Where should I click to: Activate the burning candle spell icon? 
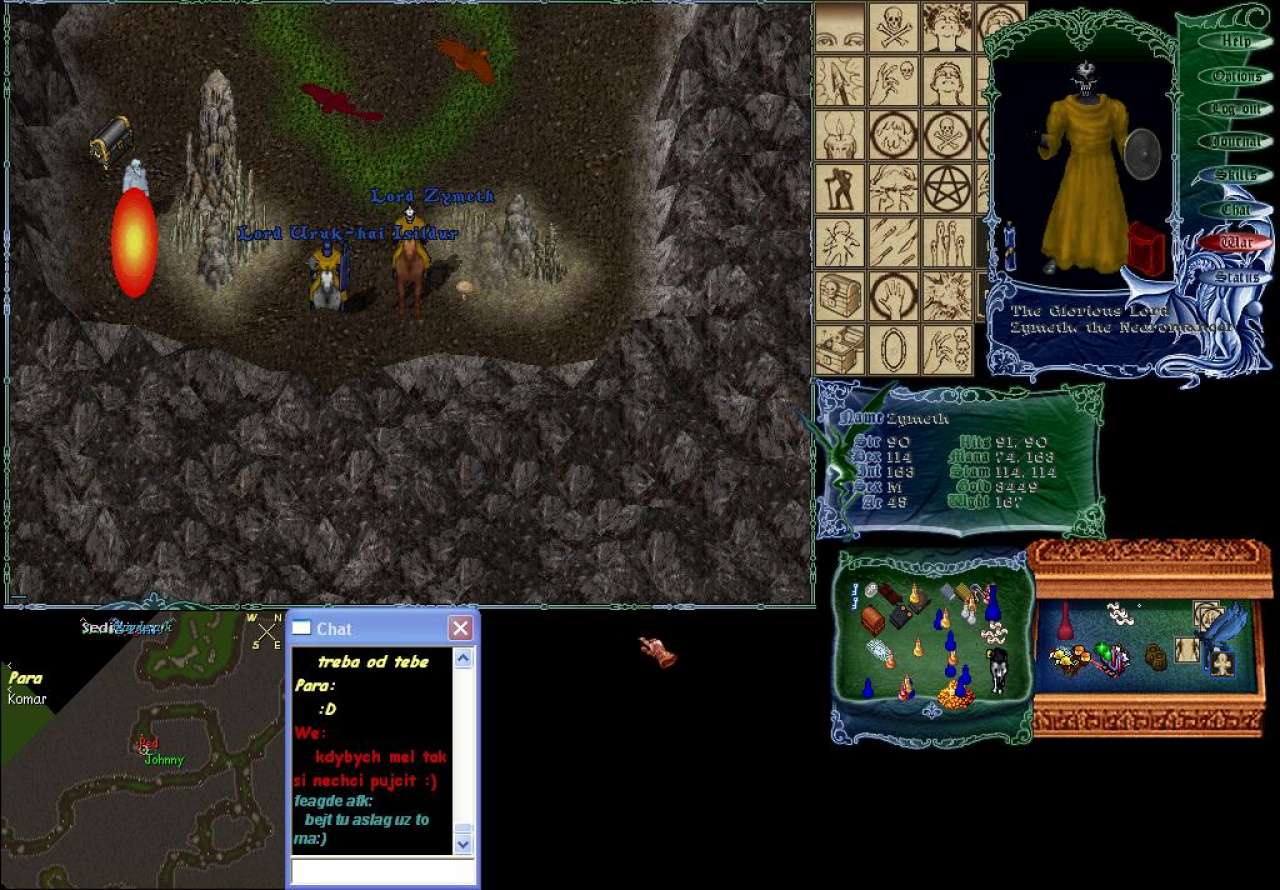pyautogui.click(x=840, y=134)
